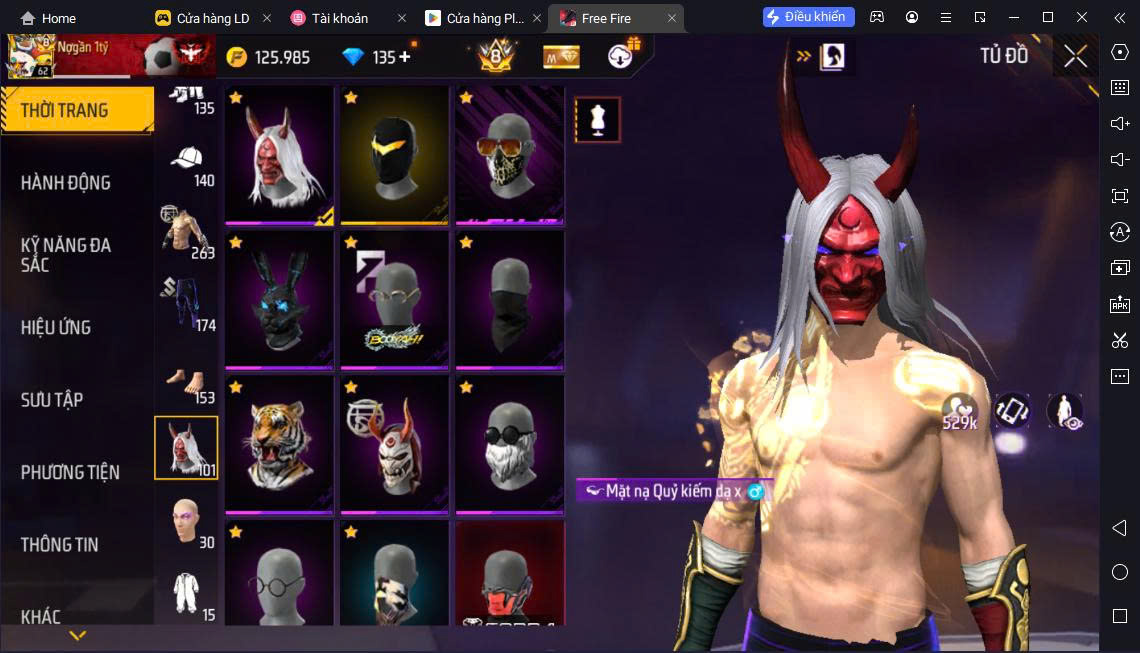Select the black bandana face cover
This screenshot has height=653, width=1140.
coord(509,299)
